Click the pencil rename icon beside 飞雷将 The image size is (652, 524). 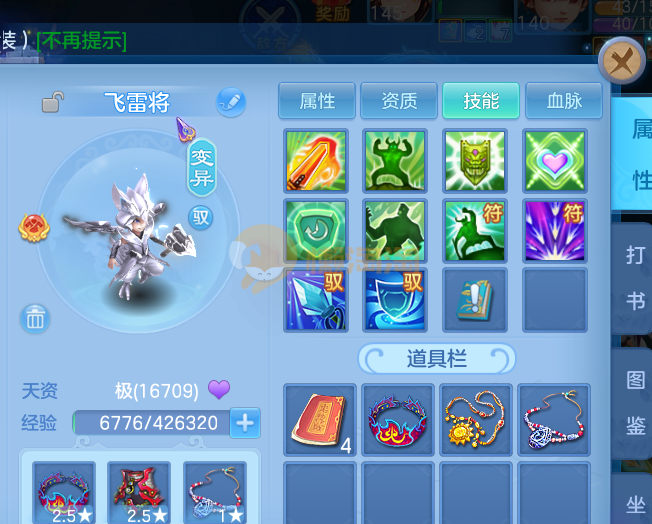[x=231, y=101]
